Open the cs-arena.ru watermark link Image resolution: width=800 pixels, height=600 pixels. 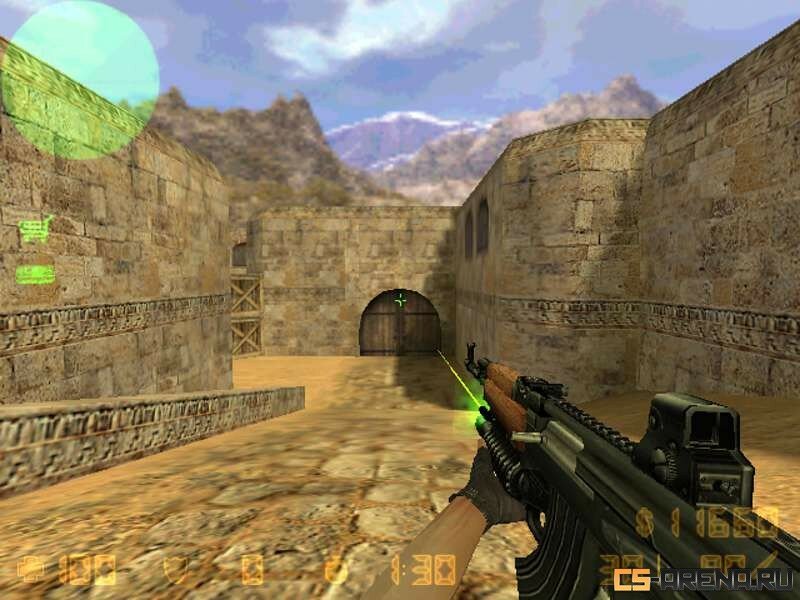tap(703, 579)
